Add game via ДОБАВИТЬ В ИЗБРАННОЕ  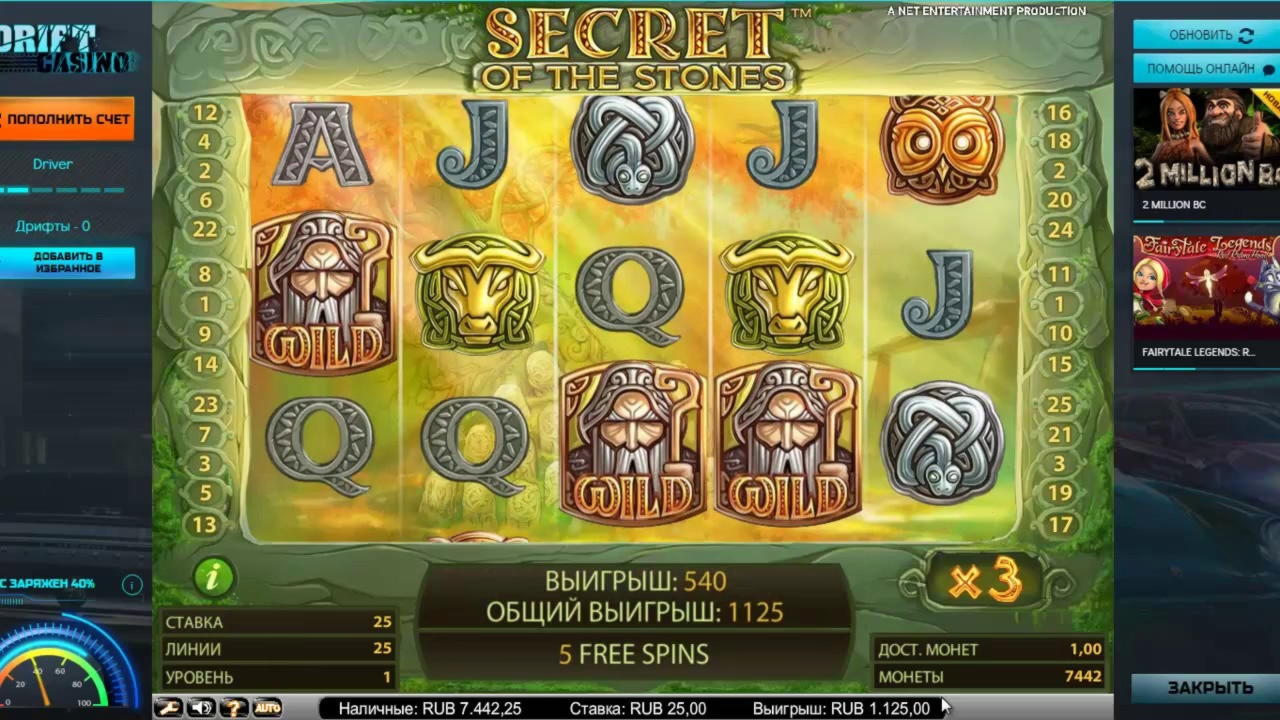69,262
